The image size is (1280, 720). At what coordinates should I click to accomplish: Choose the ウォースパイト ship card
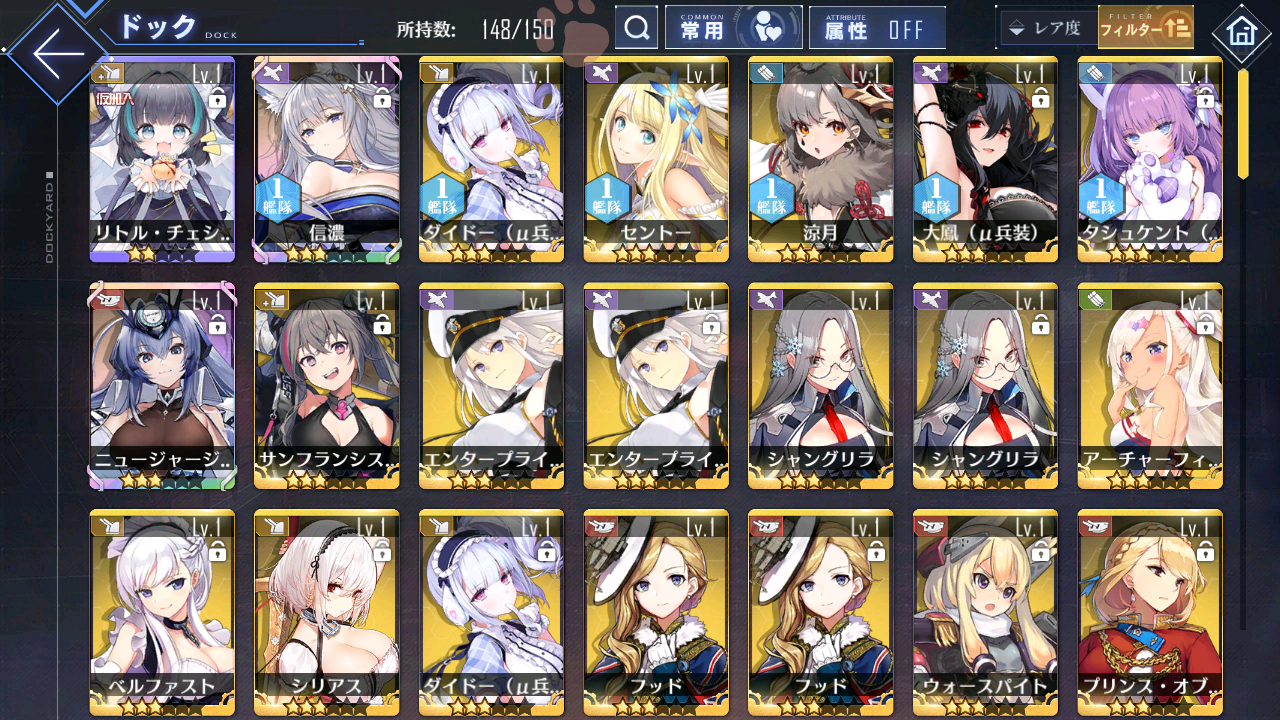(984, 612)
